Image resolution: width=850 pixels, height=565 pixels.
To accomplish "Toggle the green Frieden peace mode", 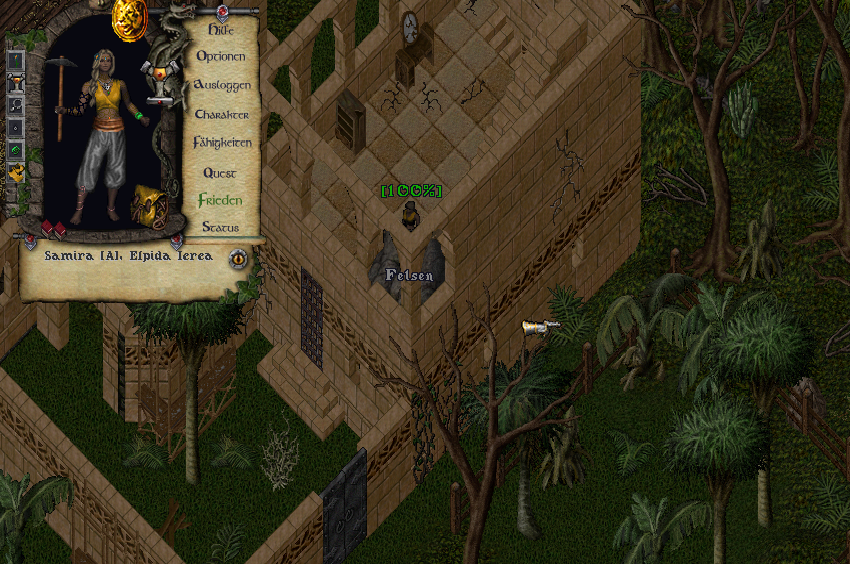I will coord(220,200).
